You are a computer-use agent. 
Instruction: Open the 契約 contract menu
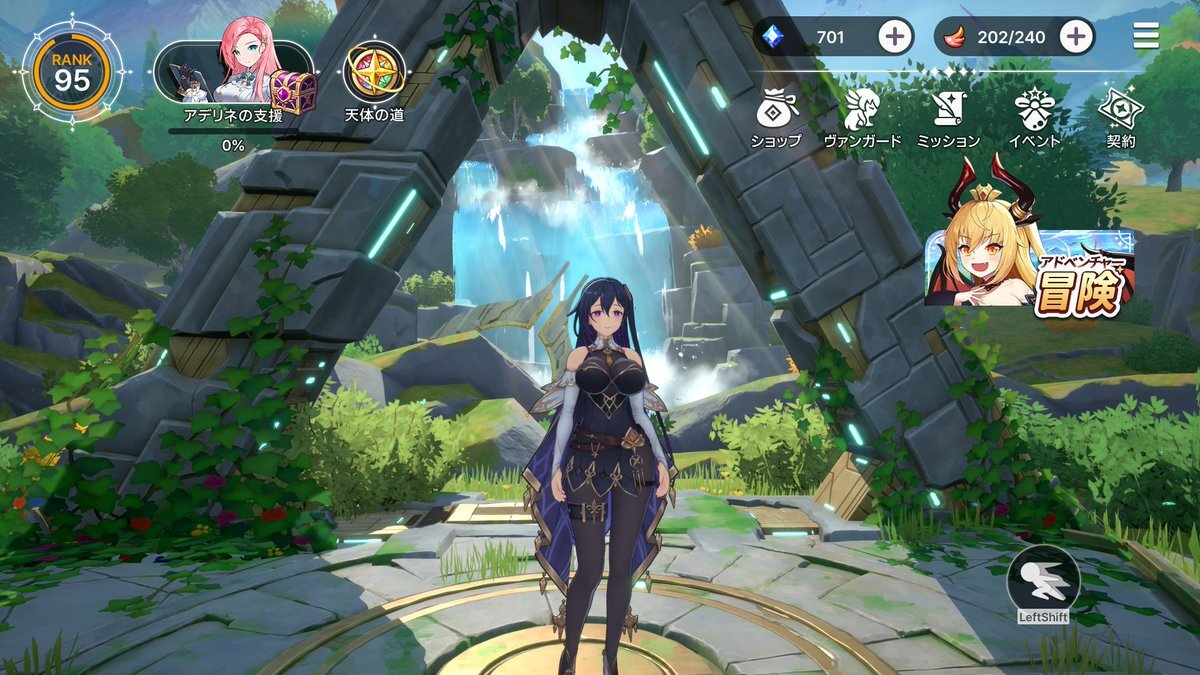pyautogui.click(x=1120, y=115)
